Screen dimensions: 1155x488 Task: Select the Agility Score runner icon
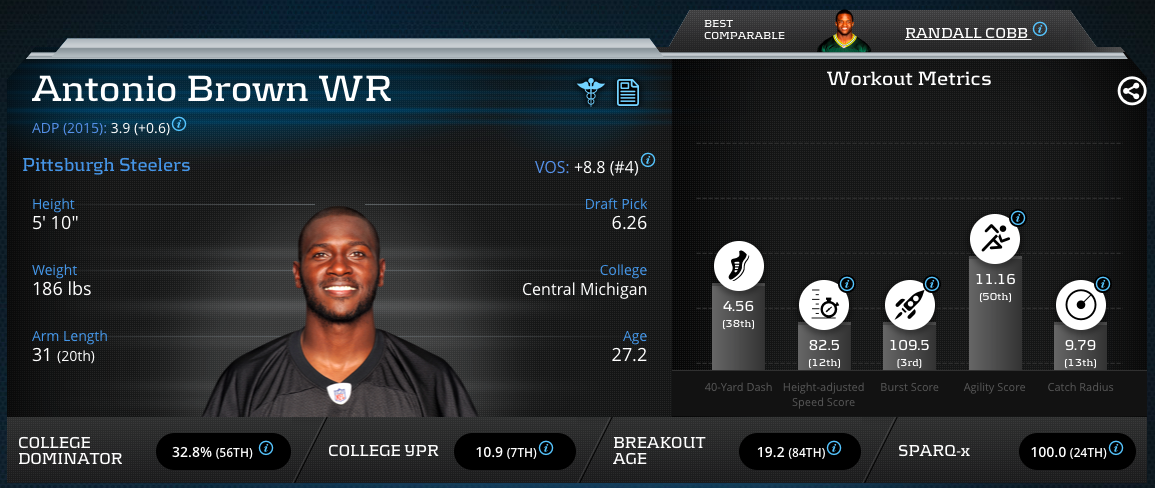[995, 238]
